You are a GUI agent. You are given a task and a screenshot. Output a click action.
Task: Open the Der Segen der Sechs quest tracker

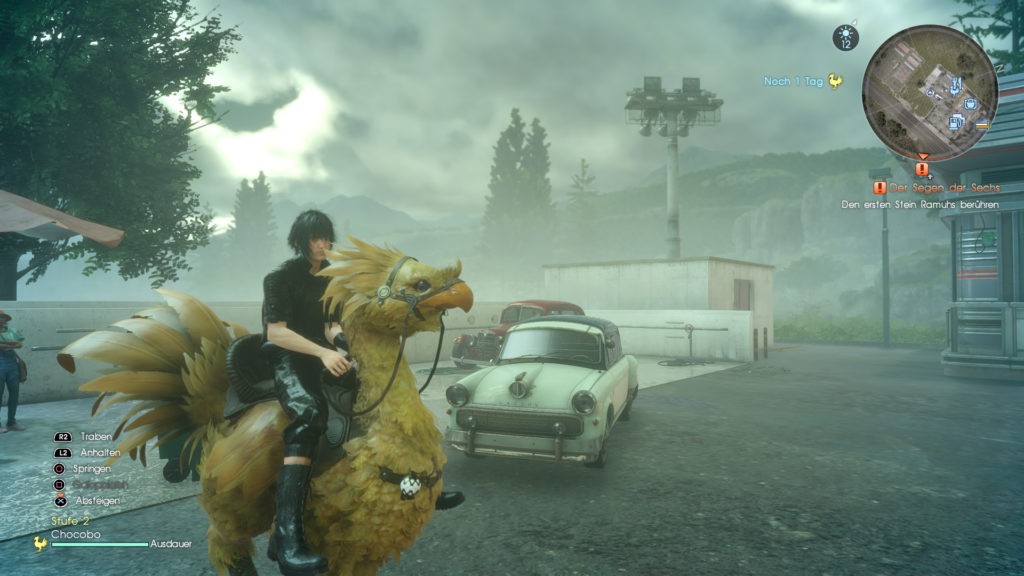(930, 187)
